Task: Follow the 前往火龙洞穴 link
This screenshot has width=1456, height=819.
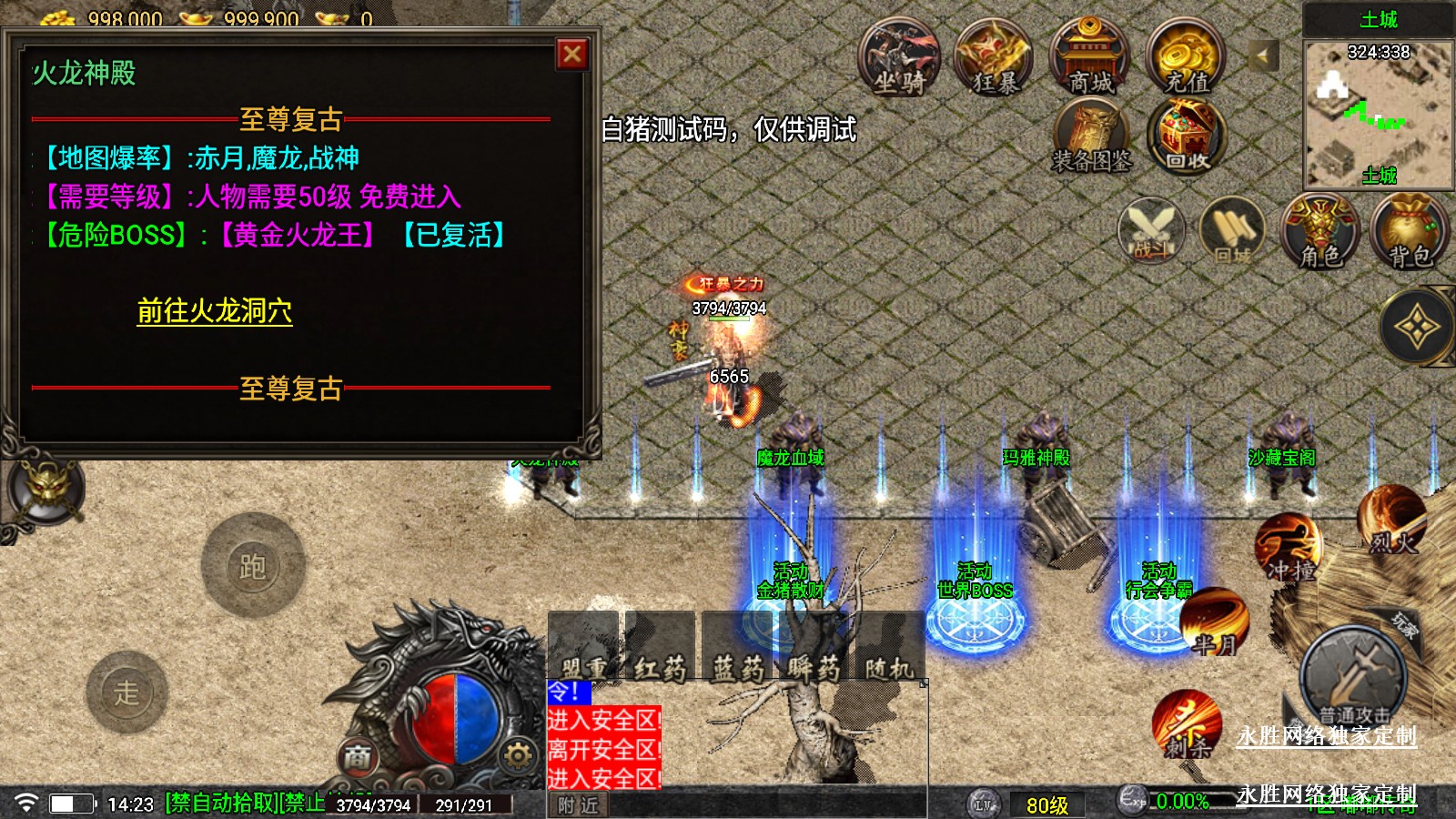Action: pyautogui.click(x=215, y=311)
